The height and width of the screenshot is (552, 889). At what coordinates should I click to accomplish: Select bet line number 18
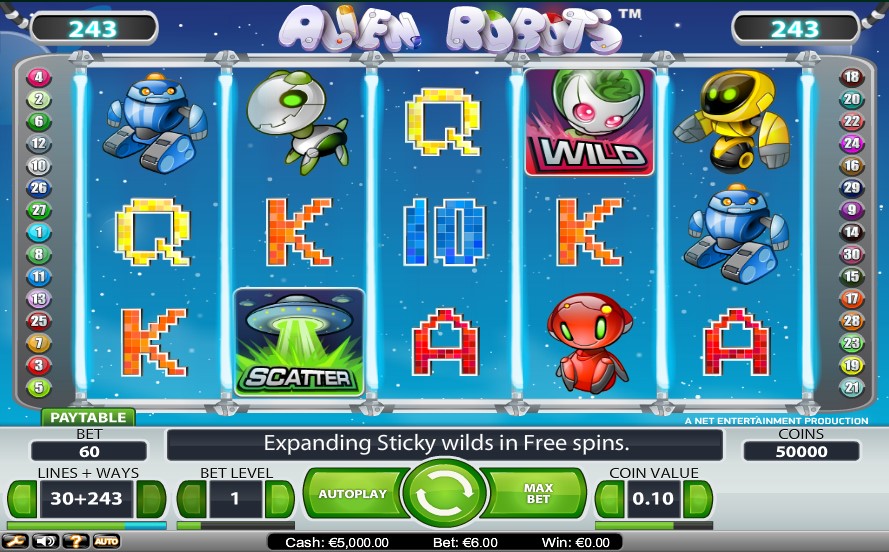(x=851, y=77)
